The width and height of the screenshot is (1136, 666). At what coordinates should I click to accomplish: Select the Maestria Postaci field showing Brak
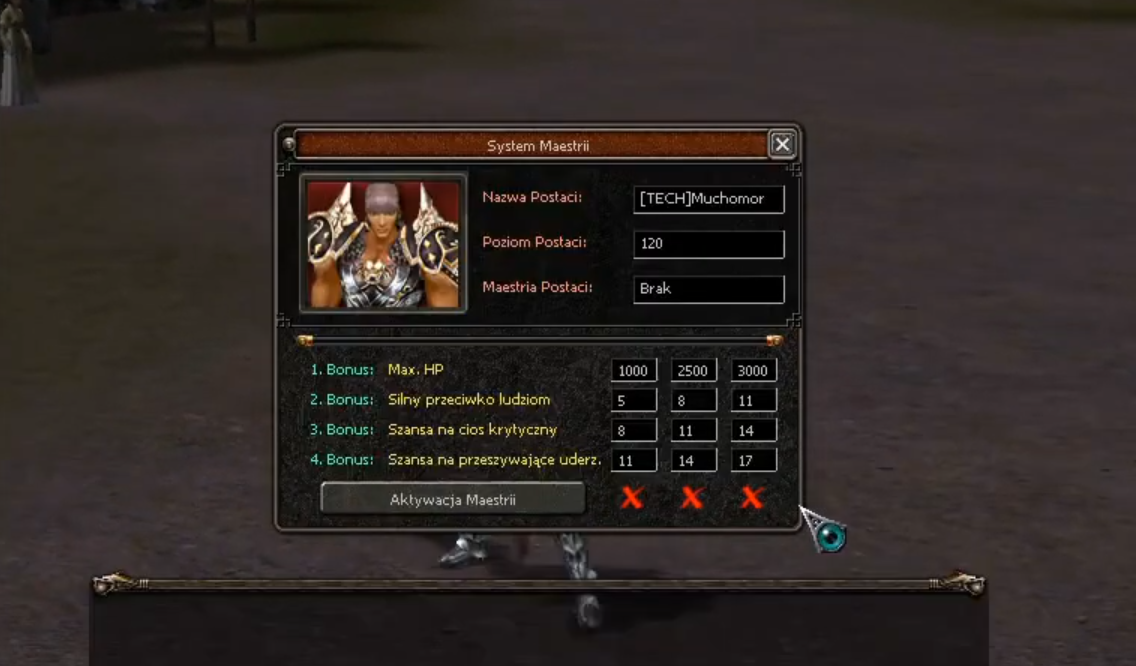(x=708, y=289)
